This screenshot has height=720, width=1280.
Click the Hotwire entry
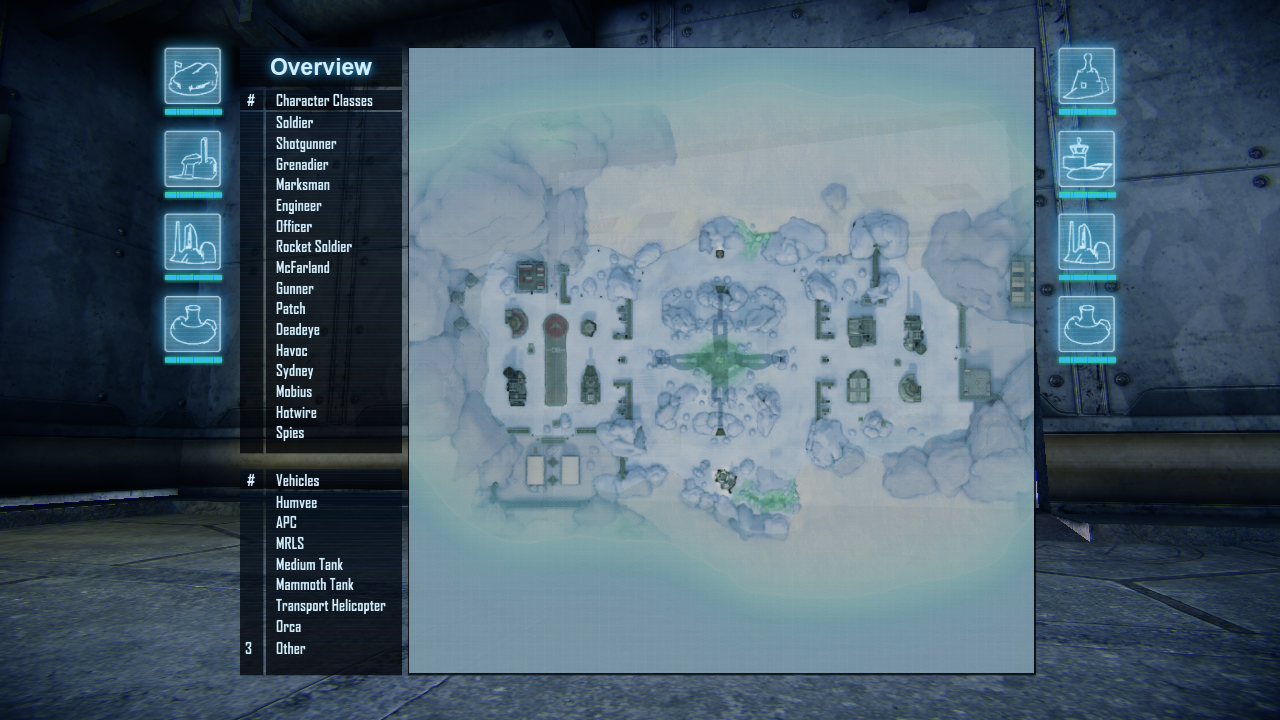pos(296,413)
